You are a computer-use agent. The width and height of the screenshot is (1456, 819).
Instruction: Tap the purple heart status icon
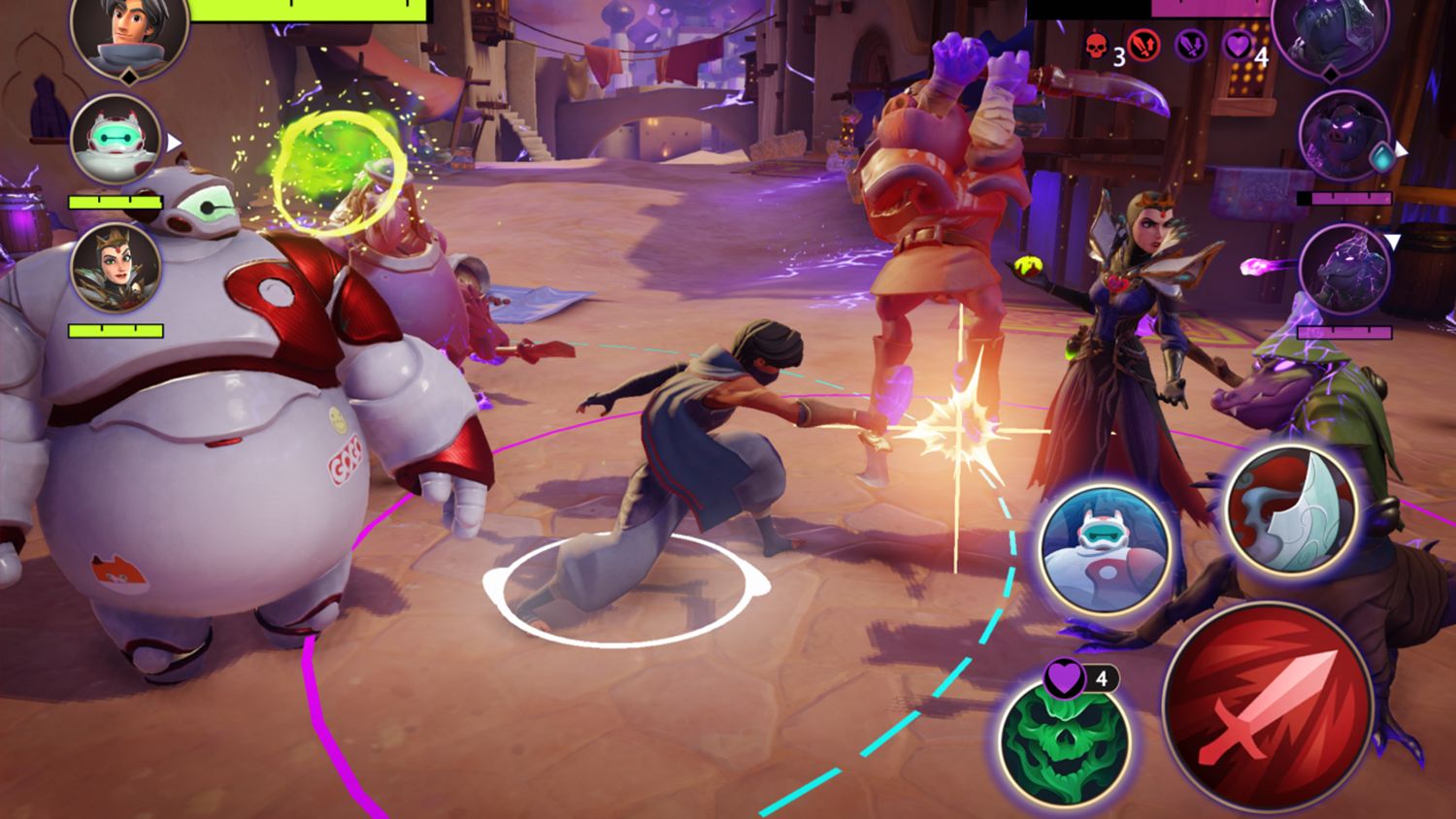[1240, 46]
